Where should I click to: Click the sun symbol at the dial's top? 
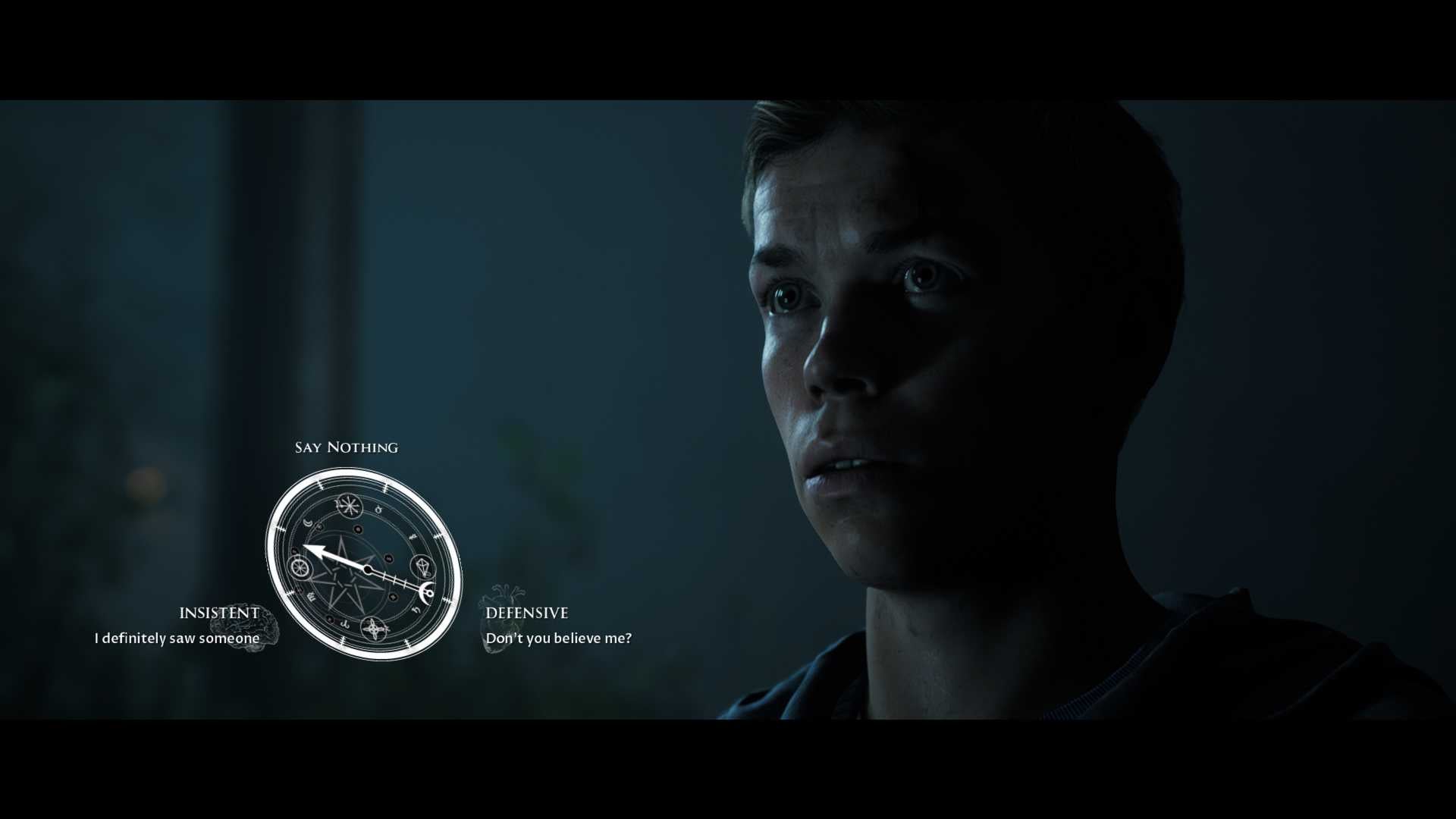click(x=350, y=505)
